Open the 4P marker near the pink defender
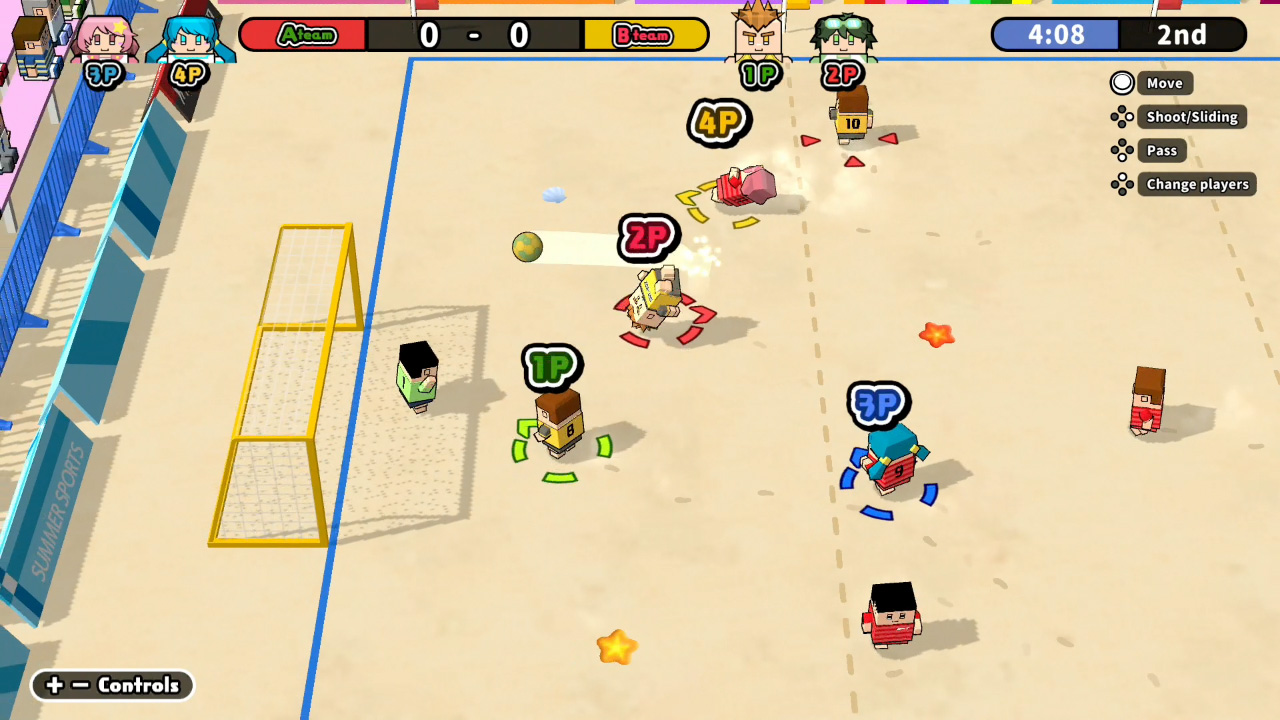 click(719, 124)
